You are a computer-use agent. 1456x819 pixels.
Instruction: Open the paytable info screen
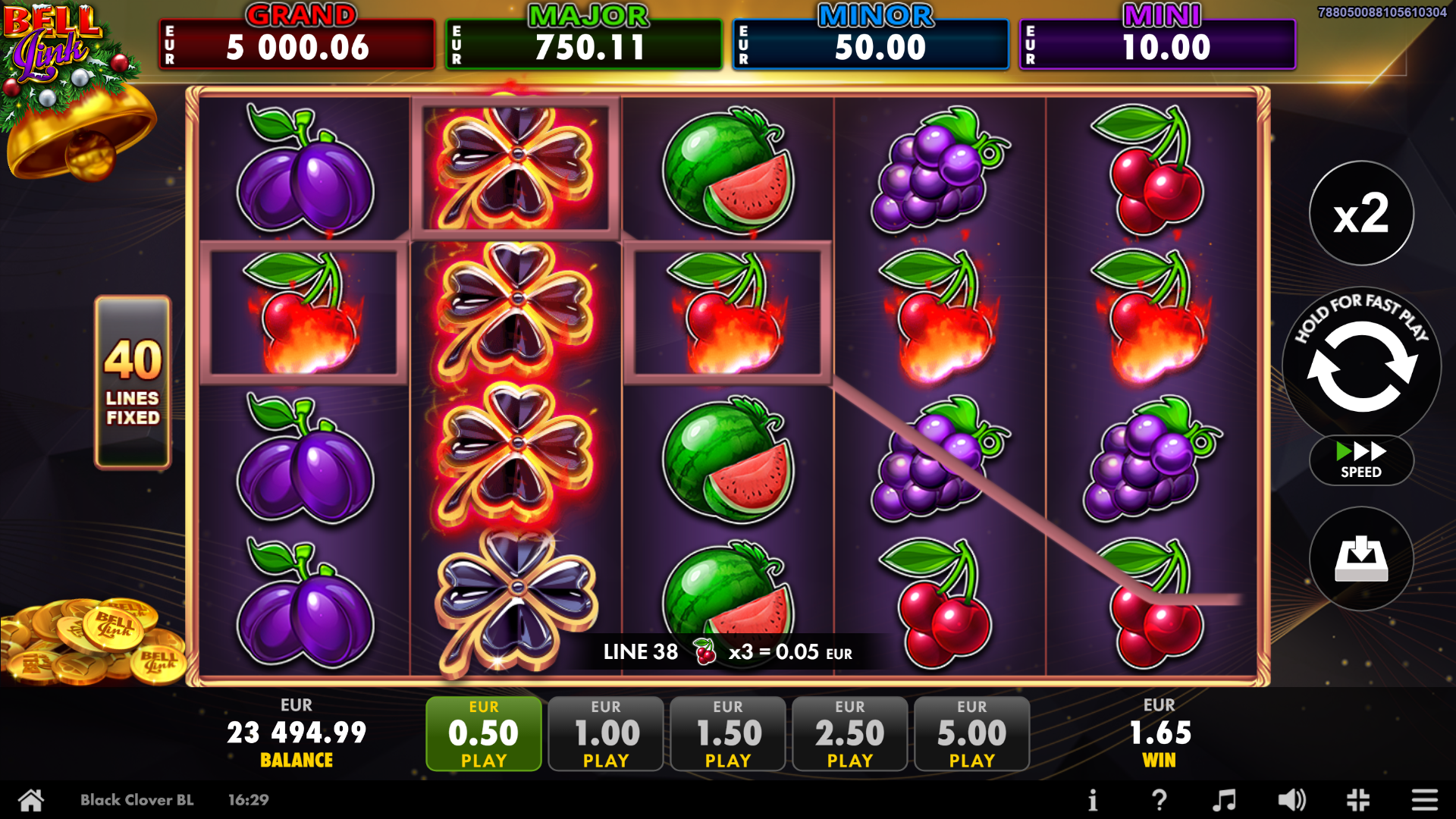tap(1093, 799)
